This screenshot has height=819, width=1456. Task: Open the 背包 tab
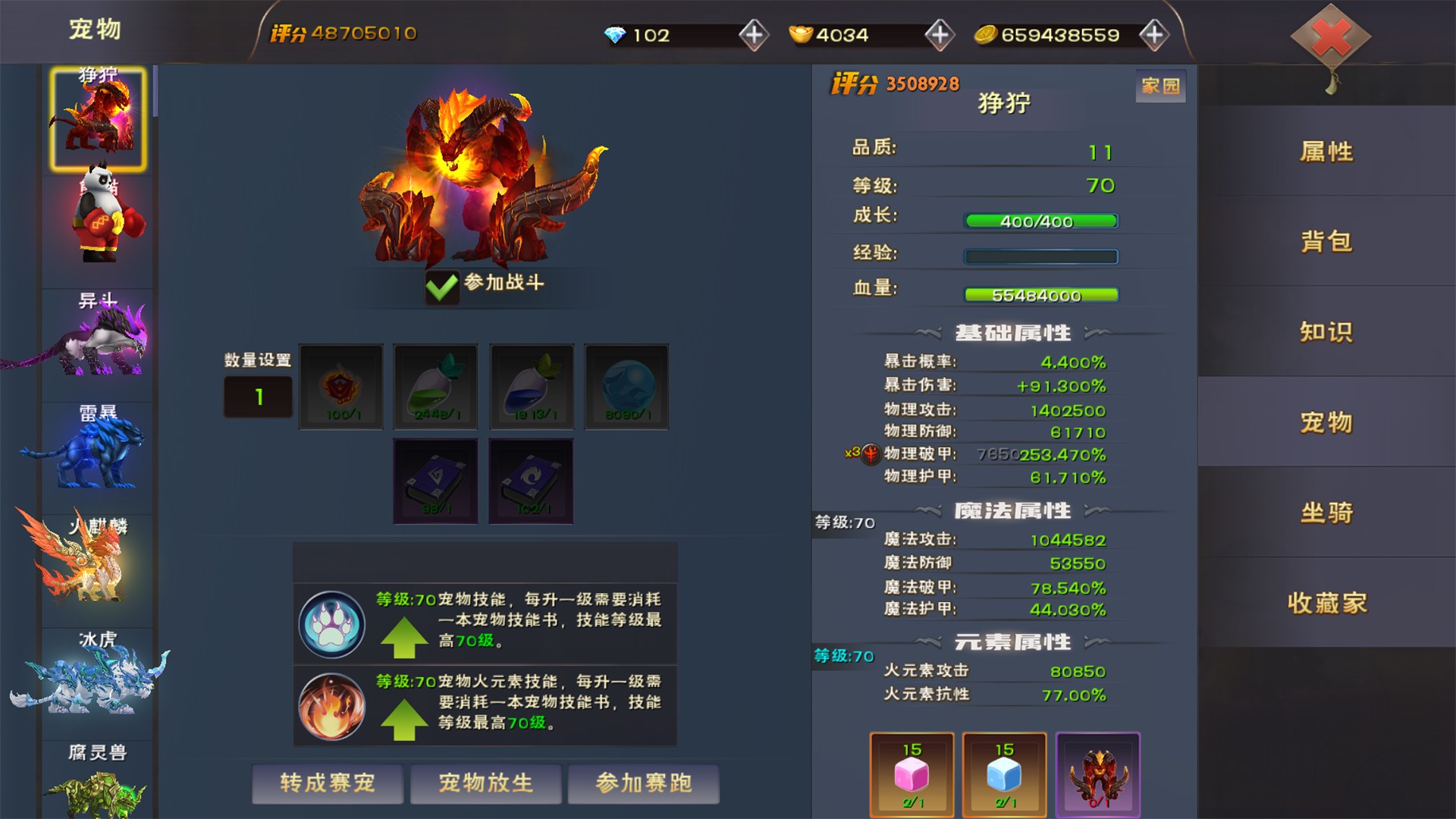coord(1326,242)
